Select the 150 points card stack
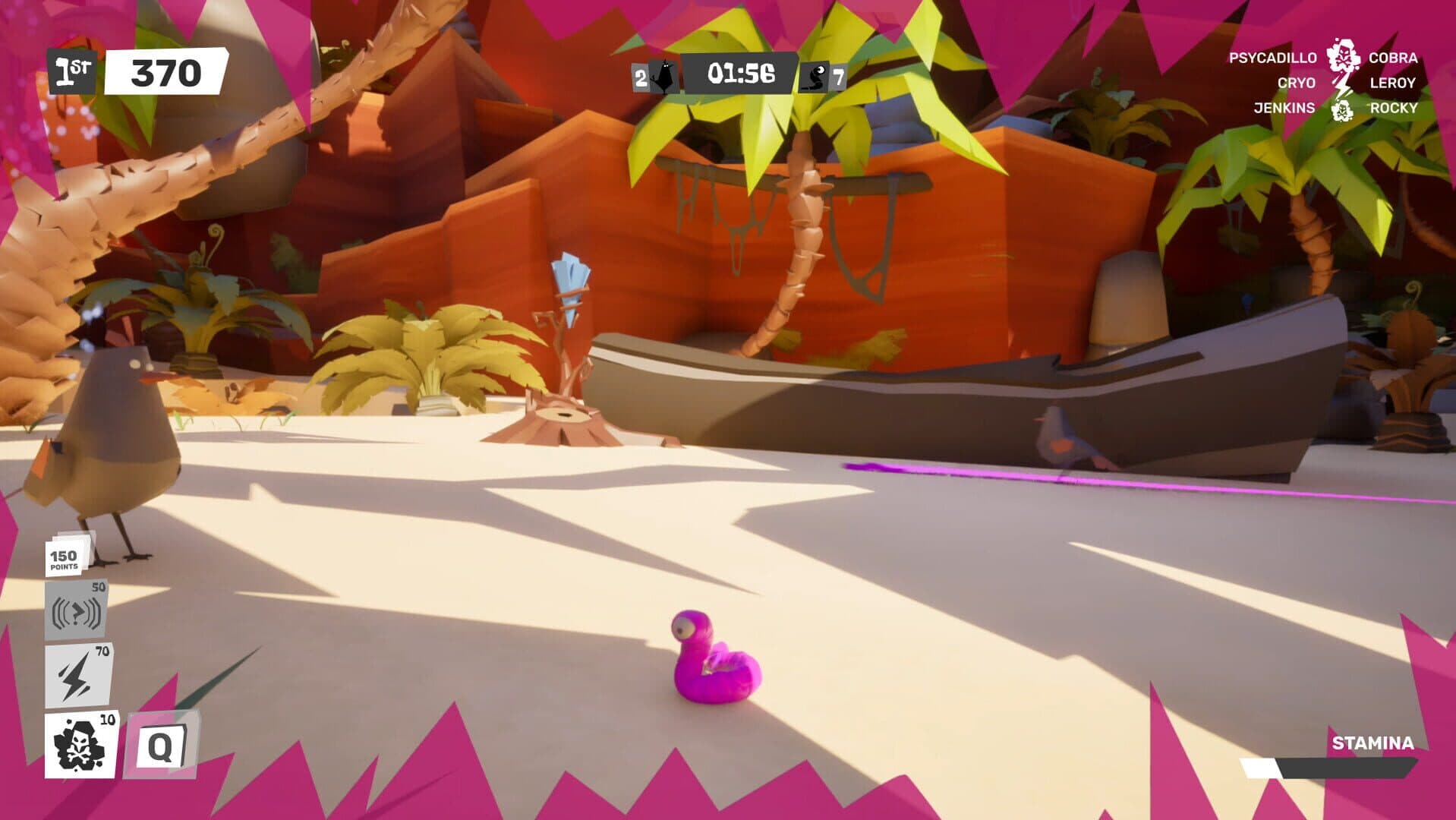This screenshot has height=820, width=1456. (65, 558)
